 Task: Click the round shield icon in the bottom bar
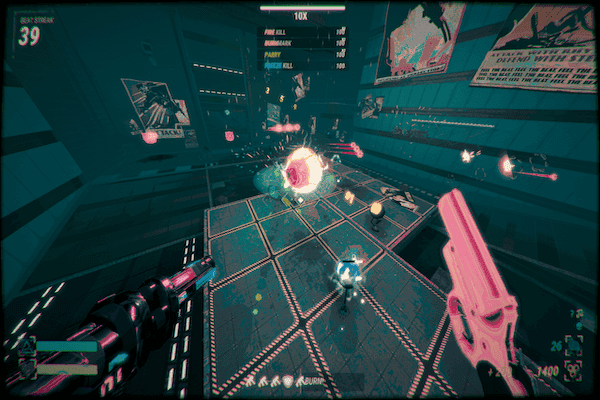click(289, 381)
